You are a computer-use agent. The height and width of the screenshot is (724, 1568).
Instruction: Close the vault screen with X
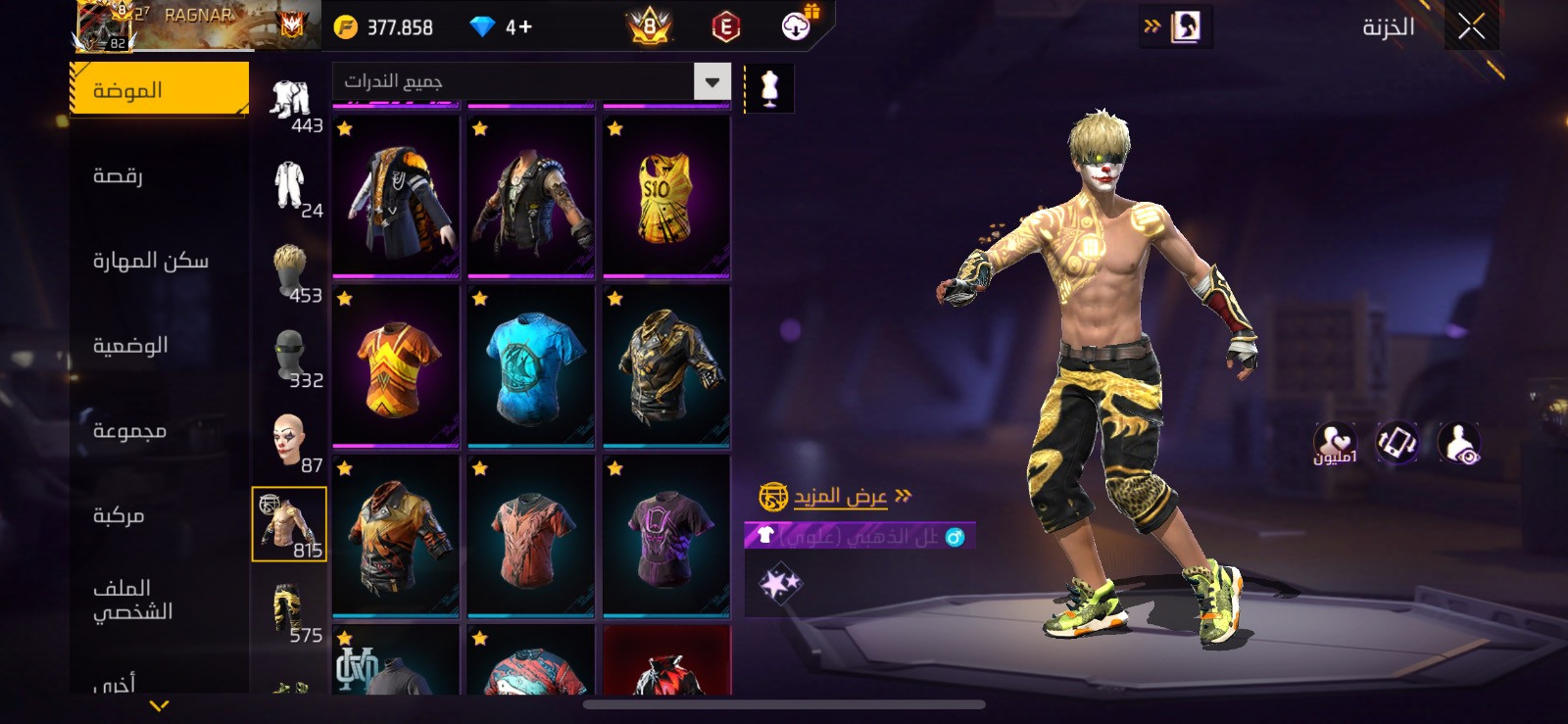coord(1471,27)
